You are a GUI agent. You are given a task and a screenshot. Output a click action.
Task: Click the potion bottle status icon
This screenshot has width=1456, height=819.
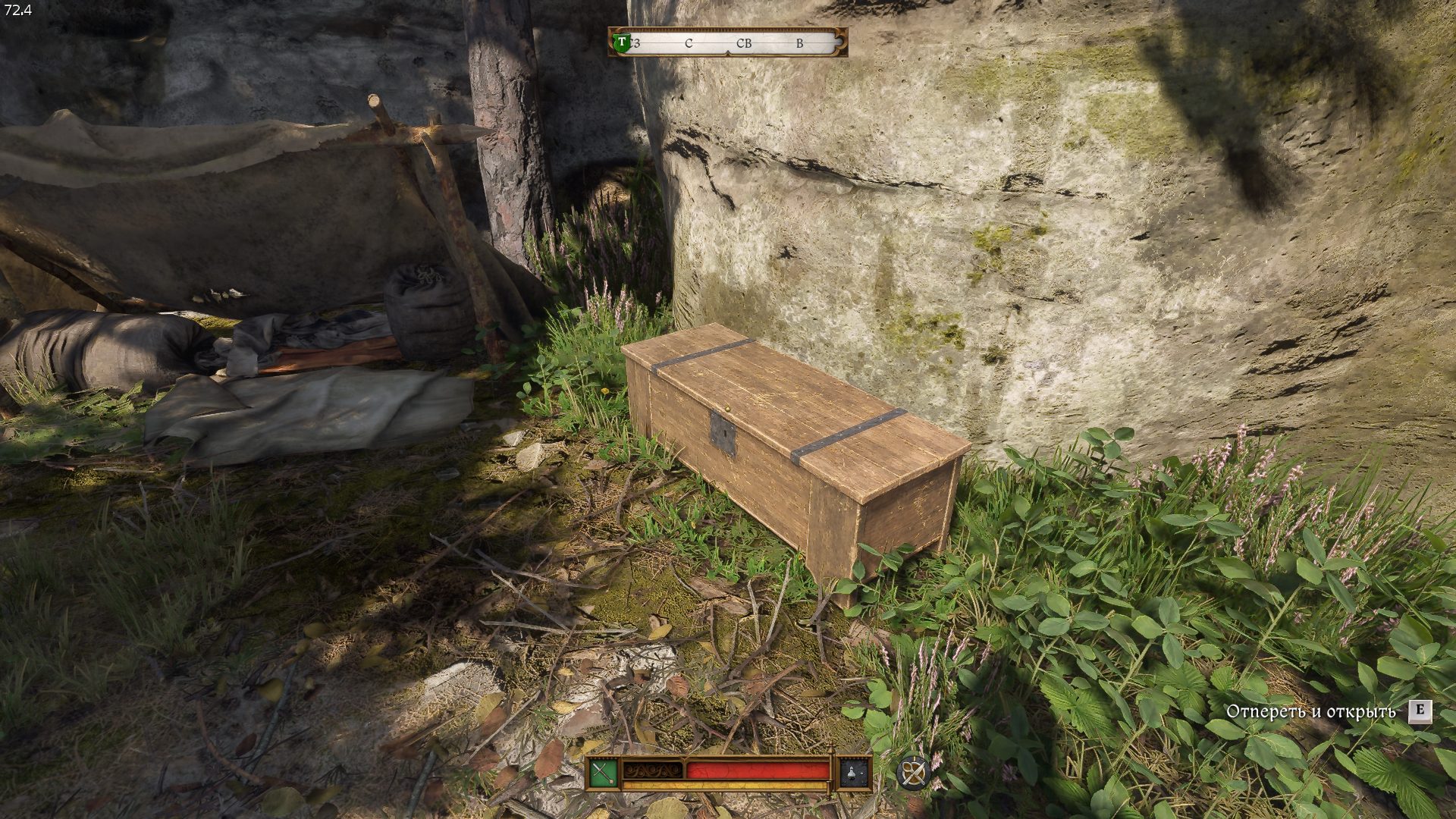[854, 773]
